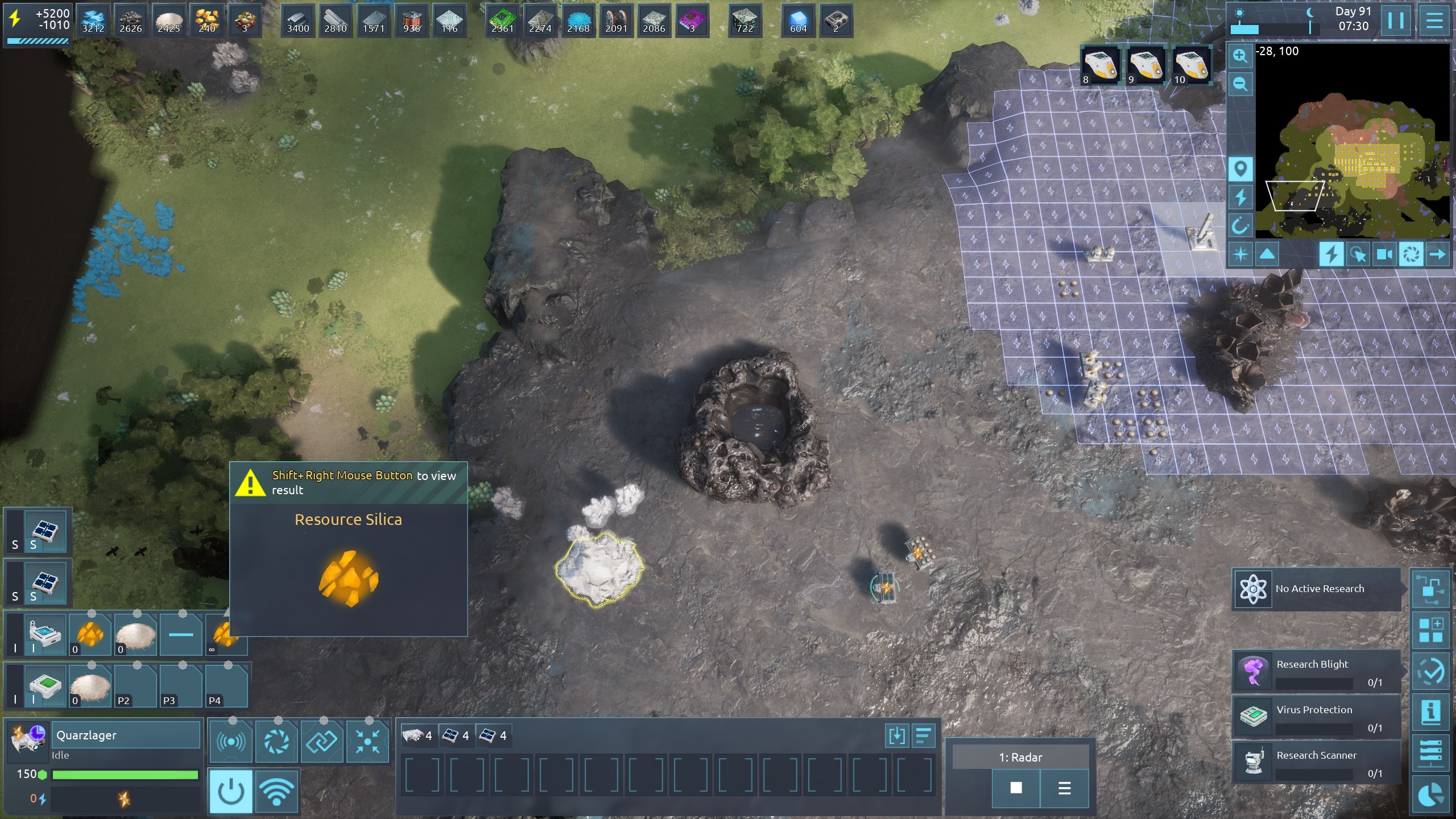Zoom out on the minimap
Screen dimensions: 1456x819
point(1240,85)
